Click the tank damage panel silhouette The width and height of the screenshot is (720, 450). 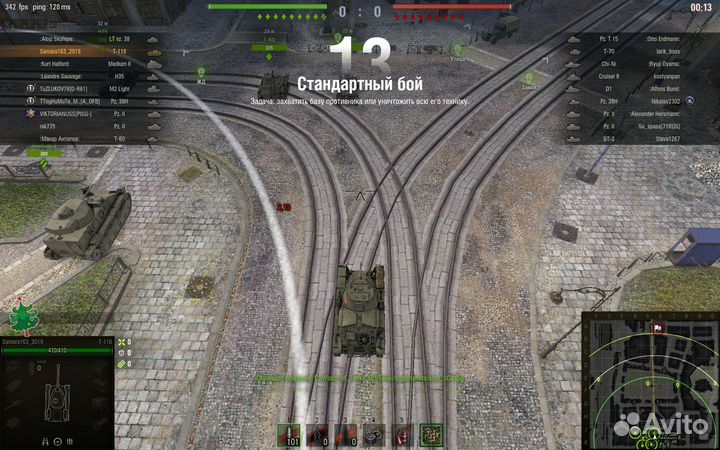(x=56, y=397)
